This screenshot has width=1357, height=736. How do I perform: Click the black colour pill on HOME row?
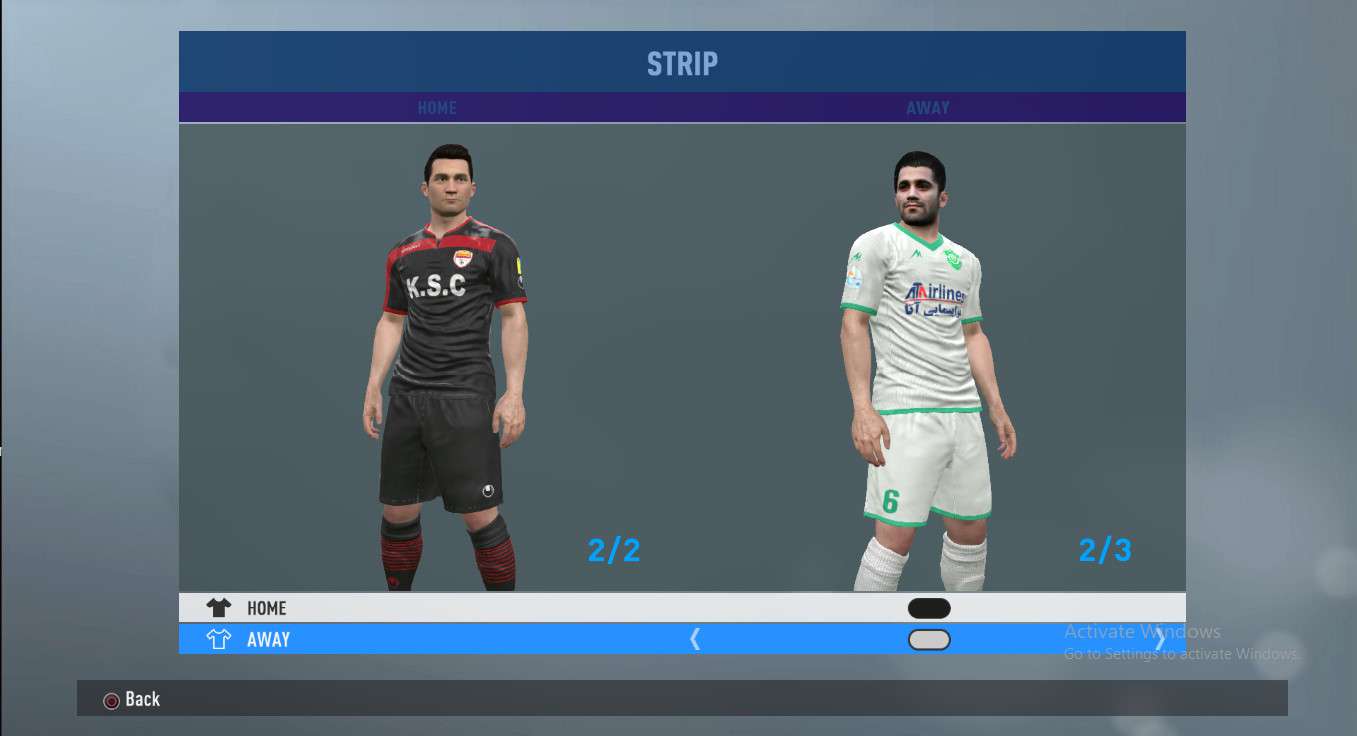929,608
